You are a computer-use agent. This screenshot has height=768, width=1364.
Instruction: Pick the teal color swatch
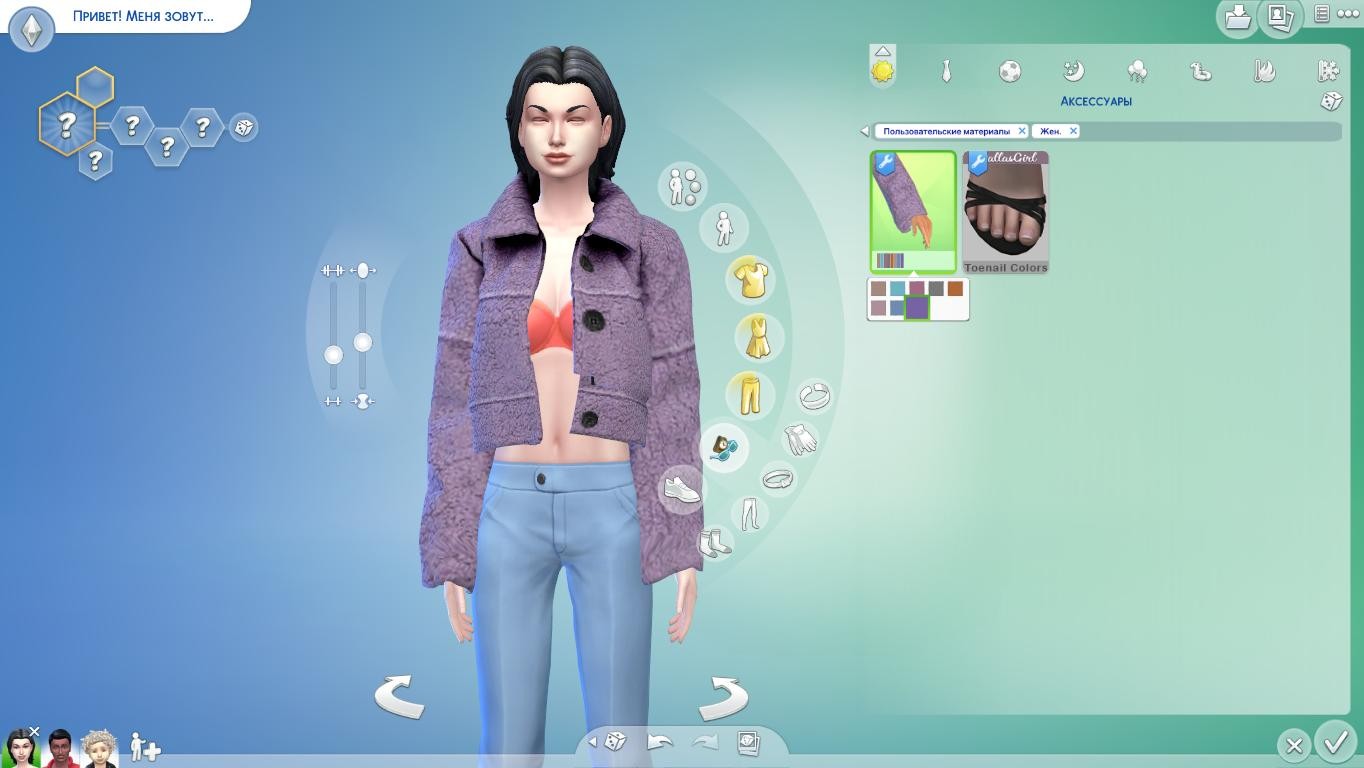tap(897, 289)
